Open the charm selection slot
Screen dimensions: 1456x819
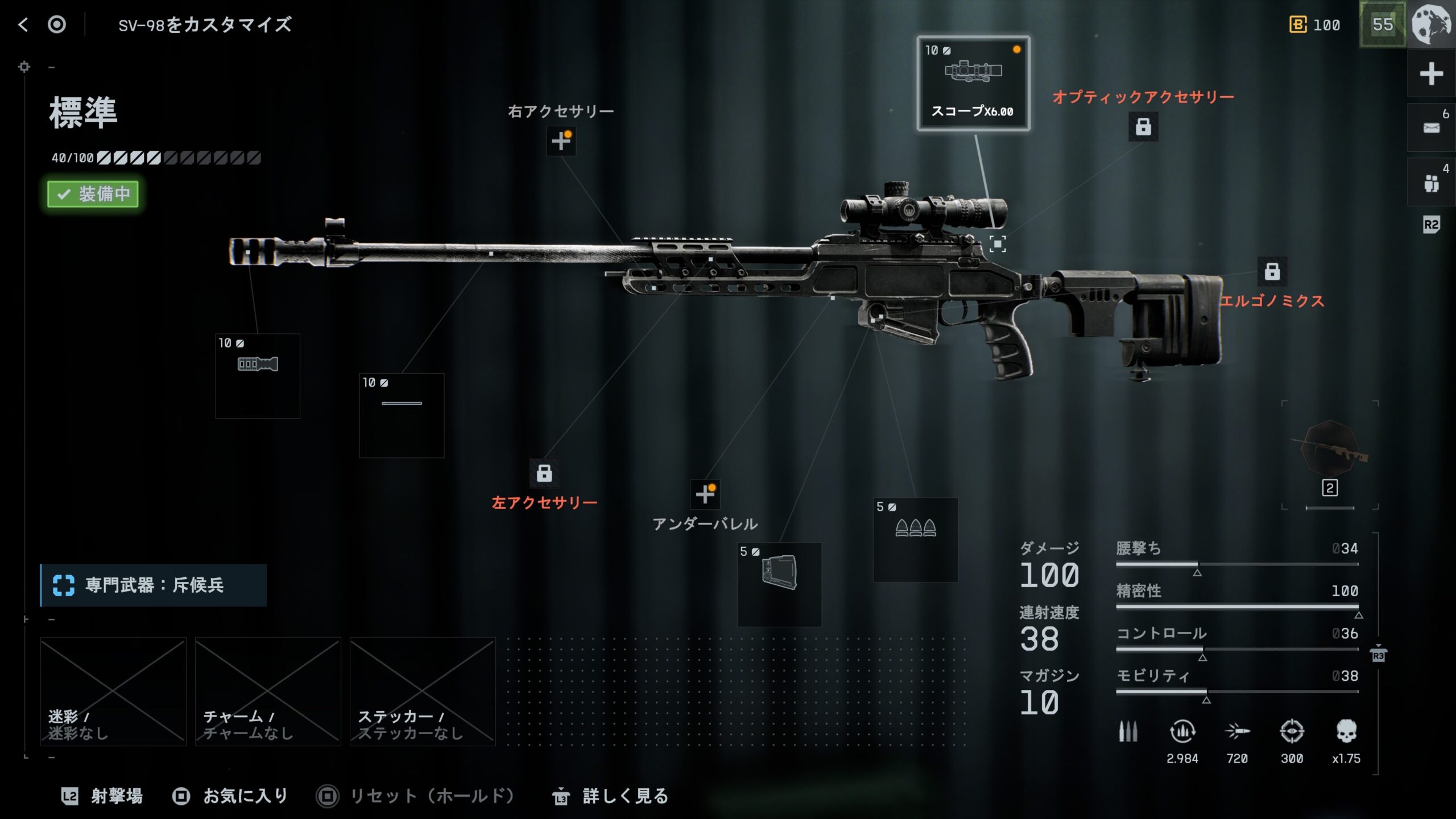(268, 691)
